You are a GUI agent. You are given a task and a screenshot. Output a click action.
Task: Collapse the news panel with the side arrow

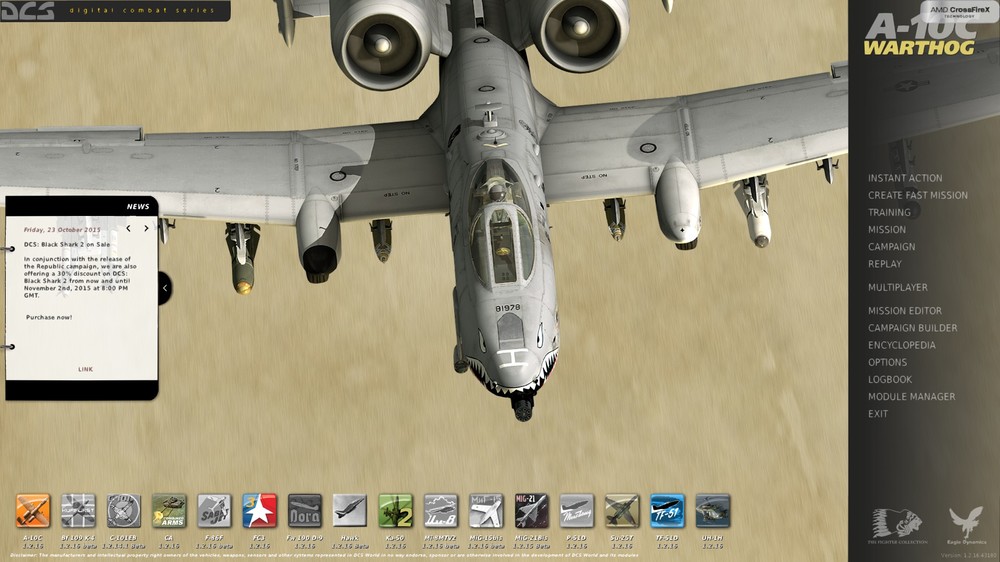[x=165, y=288]
